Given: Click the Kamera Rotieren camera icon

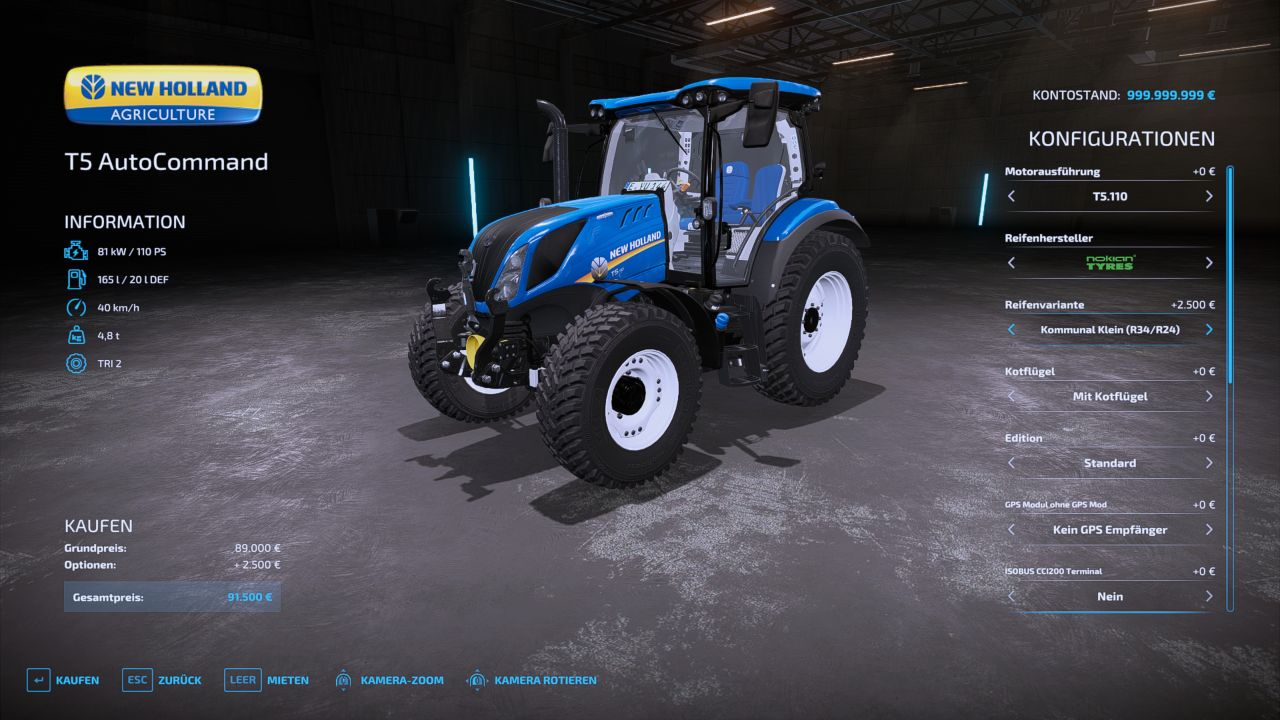Looking at the screenshot, I should click(x=477, y=679).
